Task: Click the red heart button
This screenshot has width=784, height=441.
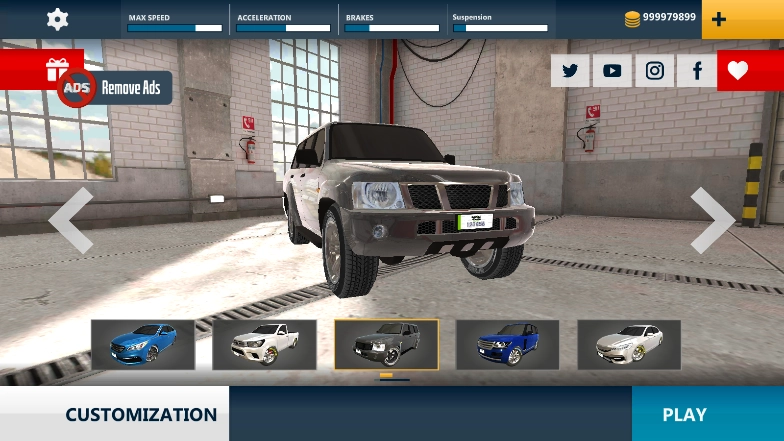Action: click(738, 70)
